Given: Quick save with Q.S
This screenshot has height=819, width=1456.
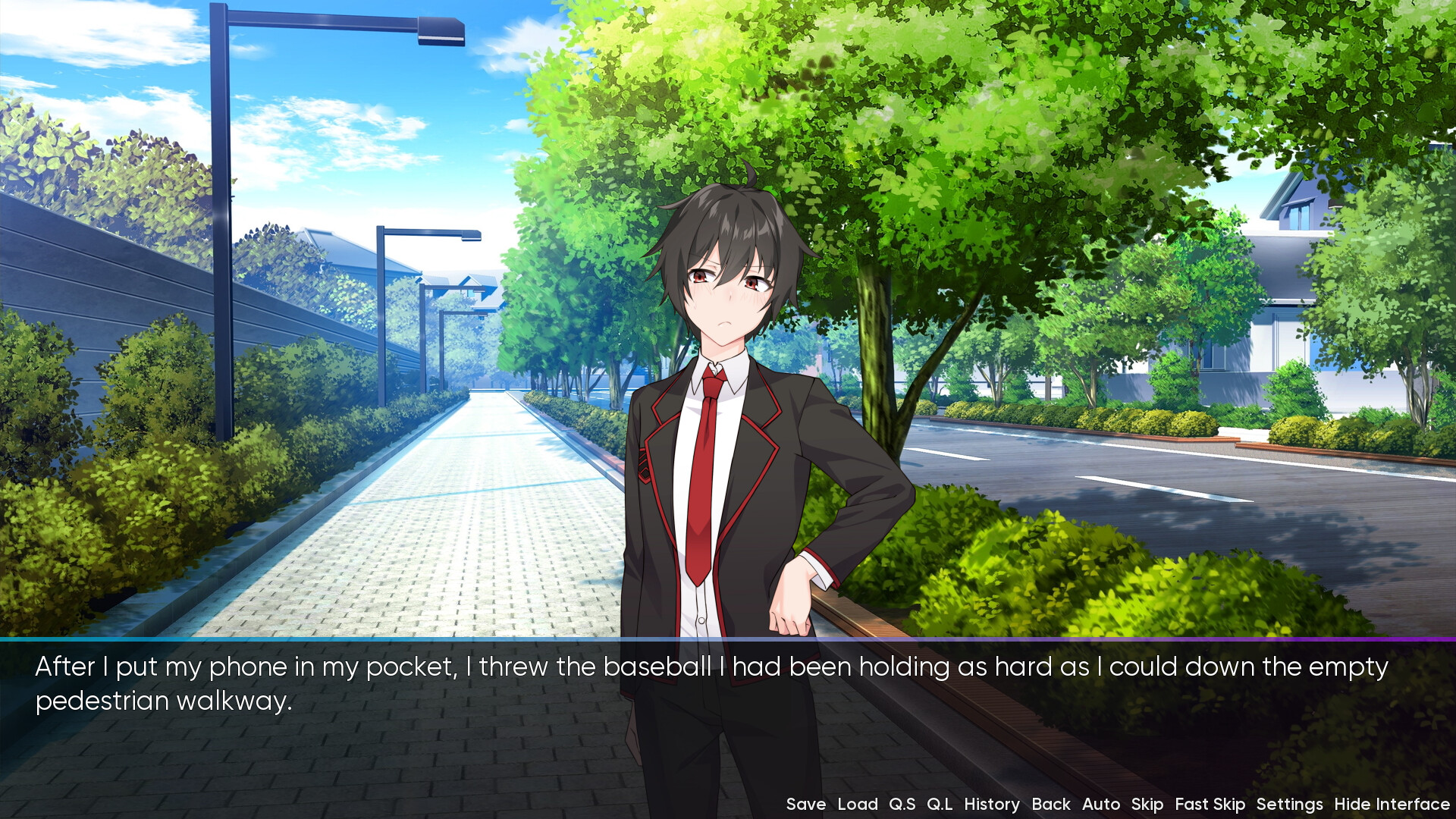Looking at the screenshot, I should 902,805.
